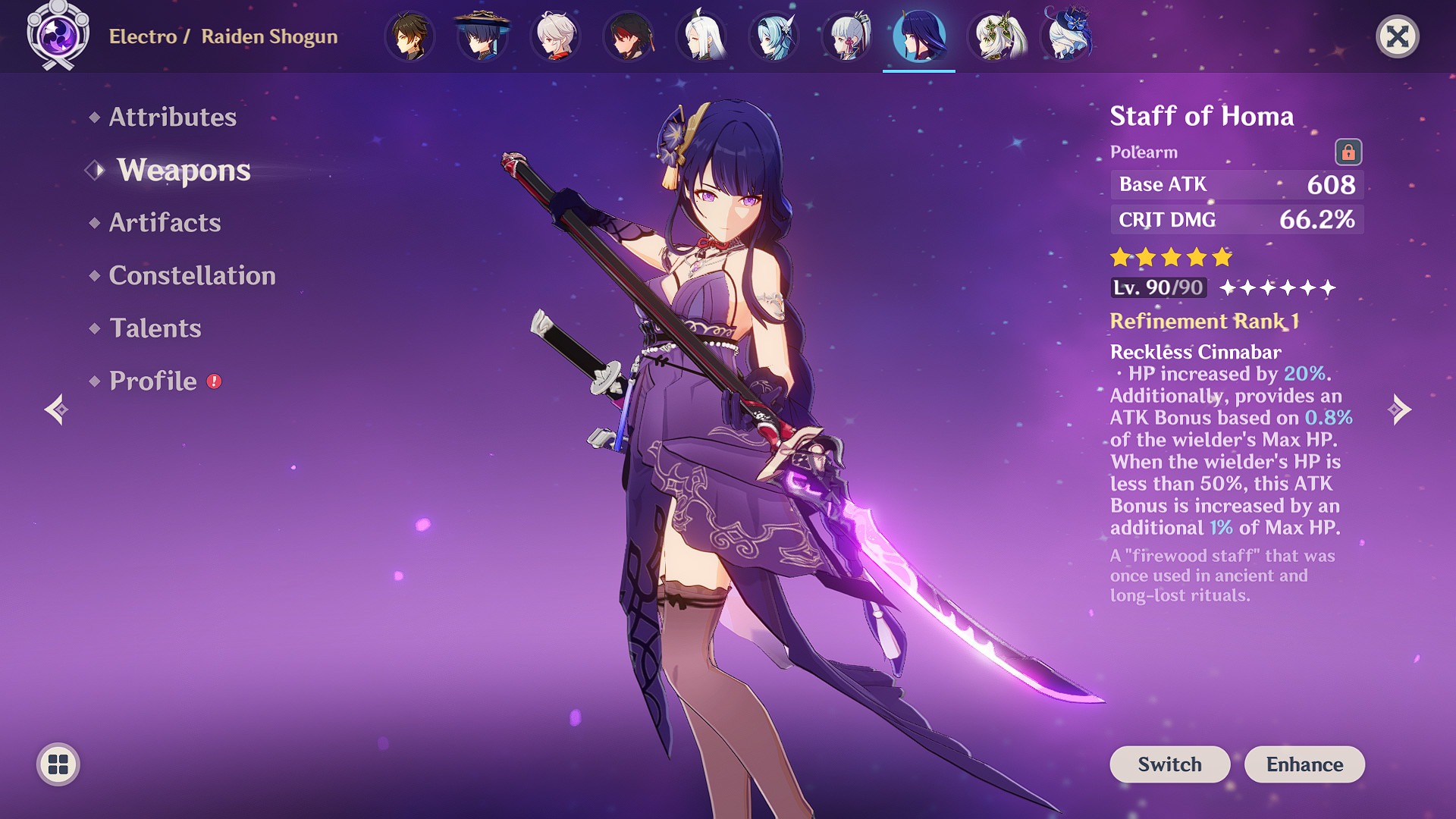1456x819 pixels.
Task: Enhance the Staff of Homa
Action: click(x=1304, y=764)
